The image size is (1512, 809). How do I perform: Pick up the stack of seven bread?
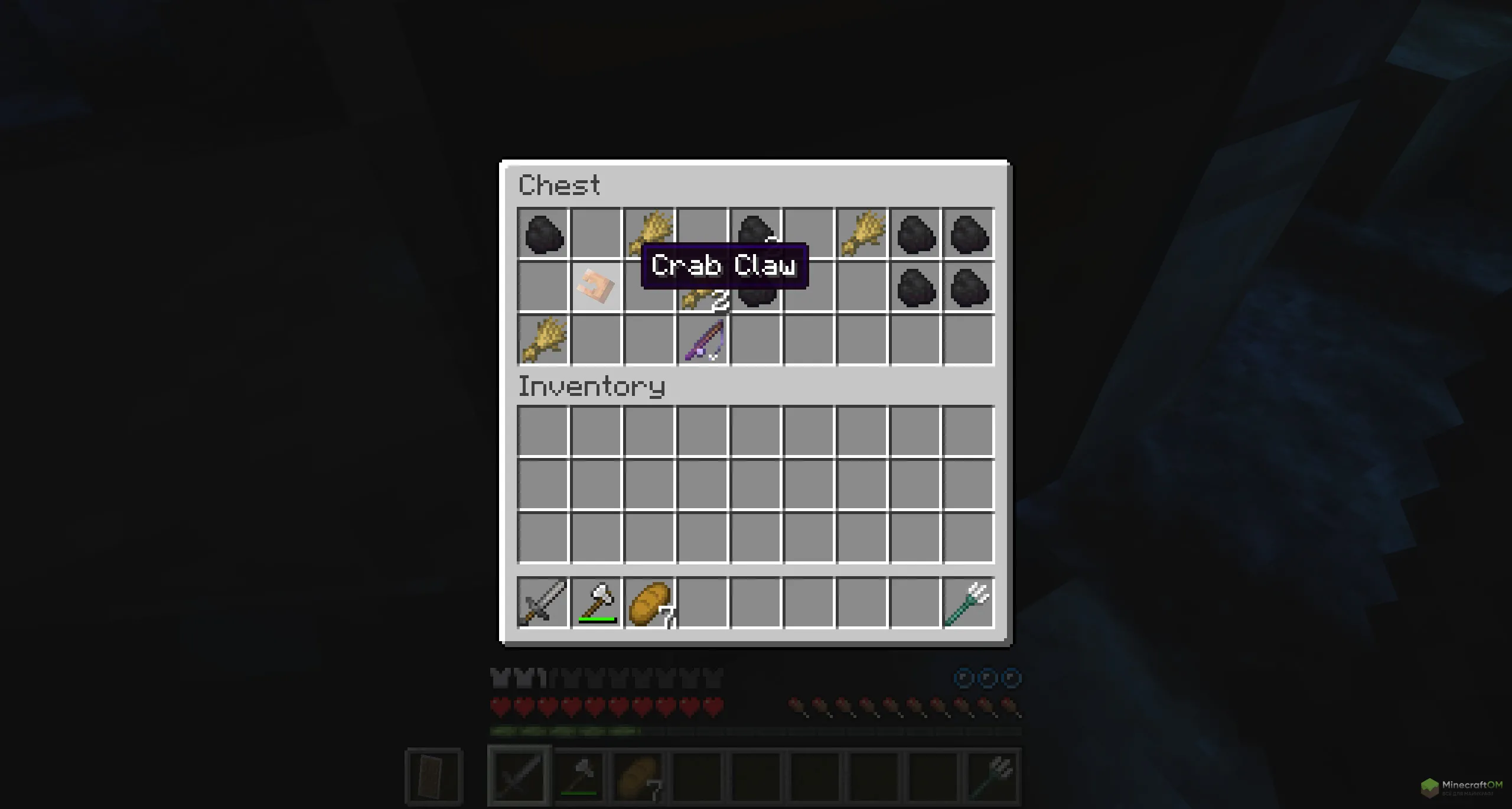point(649,603)
